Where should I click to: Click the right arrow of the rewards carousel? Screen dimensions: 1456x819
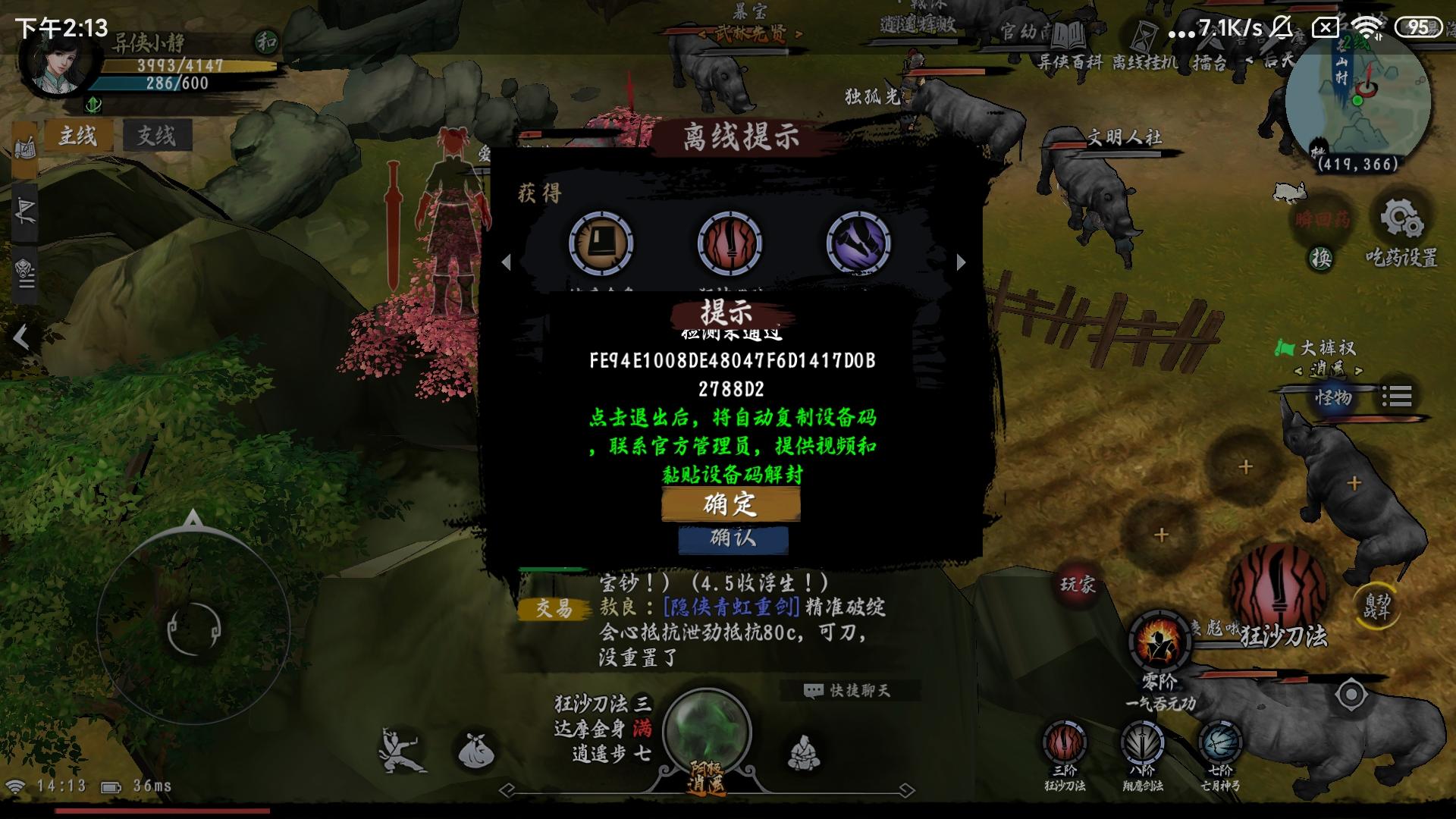[959, 263]
